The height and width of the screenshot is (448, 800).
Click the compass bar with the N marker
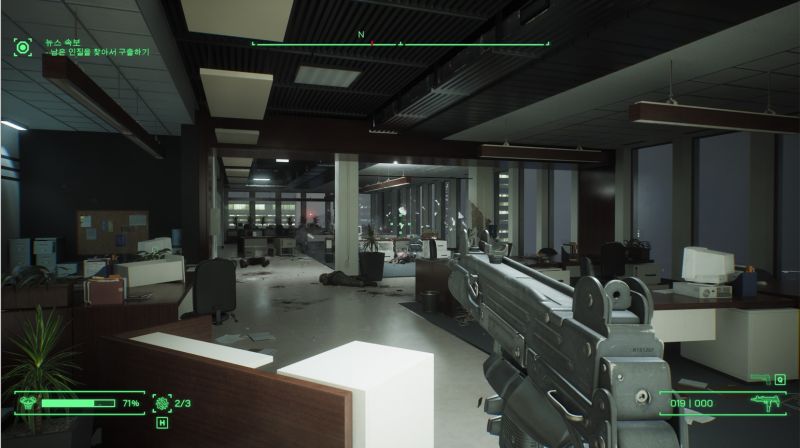click(400, 44)
